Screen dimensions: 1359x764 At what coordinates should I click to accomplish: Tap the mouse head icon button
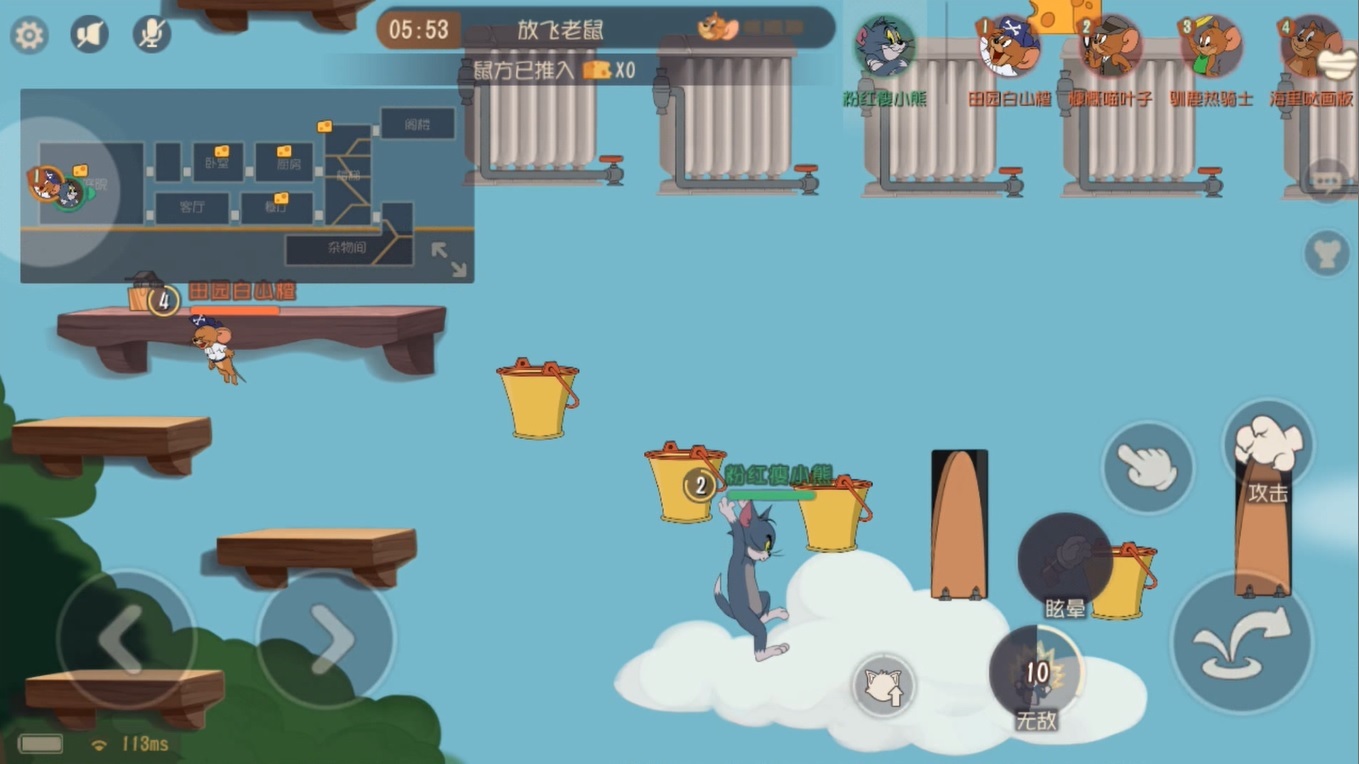click(1327, 253)
